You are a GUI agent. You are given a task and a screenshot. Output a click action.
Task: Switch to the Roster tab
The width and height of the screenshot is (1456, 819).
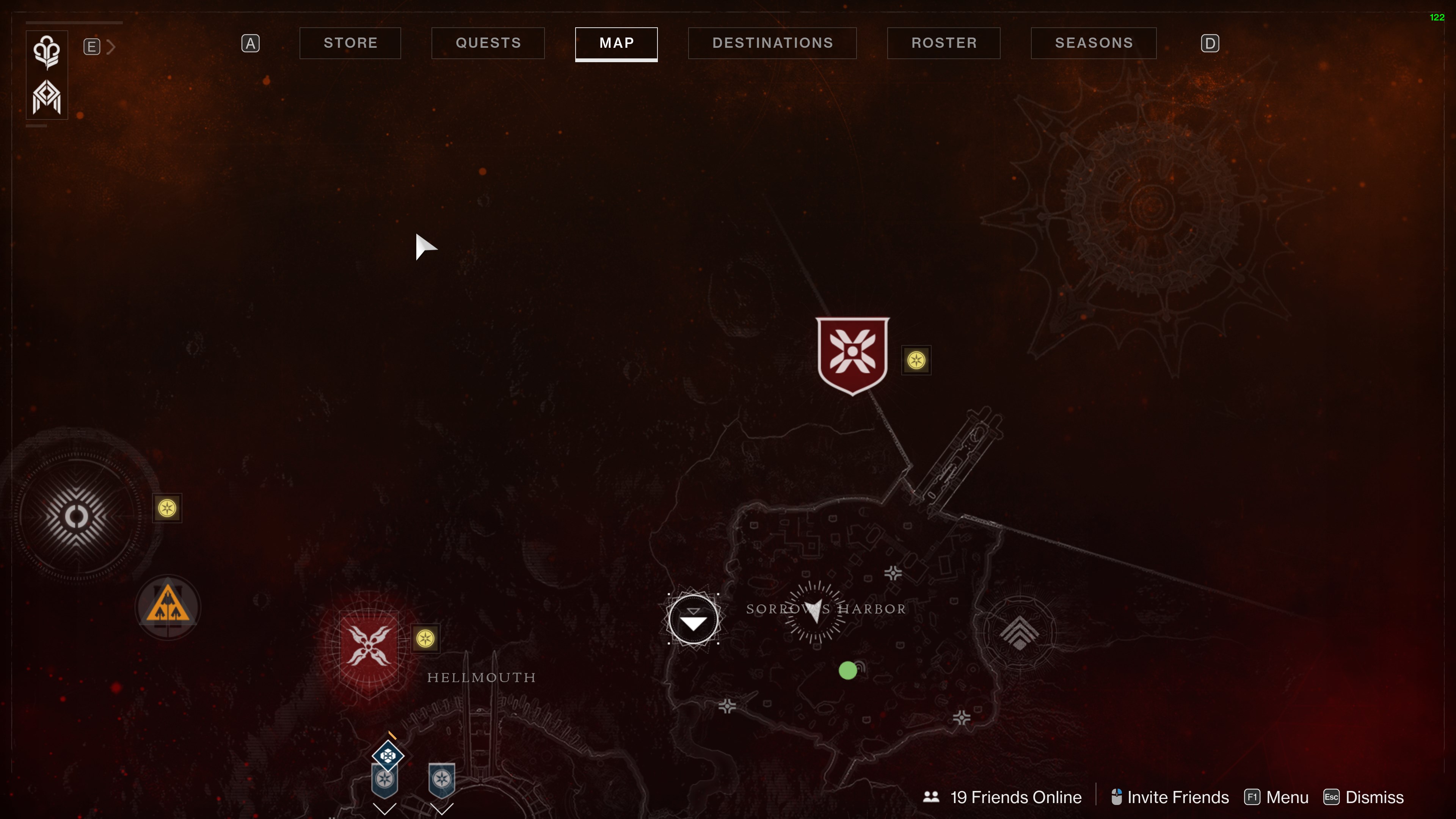tap(943, 43)
